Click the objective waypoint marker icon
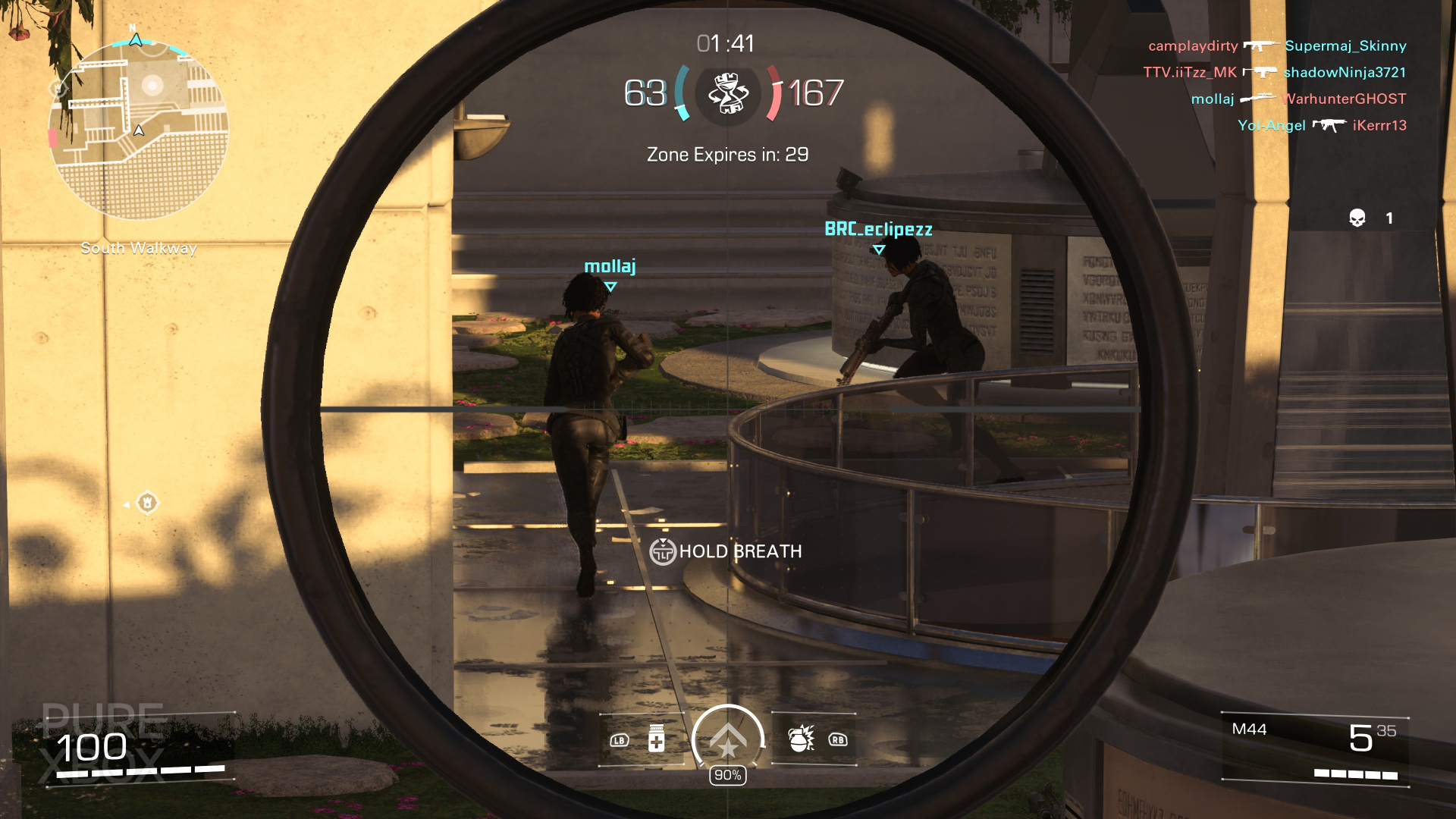The width and height of the screenshot is (1456, 819). click(x=147, y=503)
